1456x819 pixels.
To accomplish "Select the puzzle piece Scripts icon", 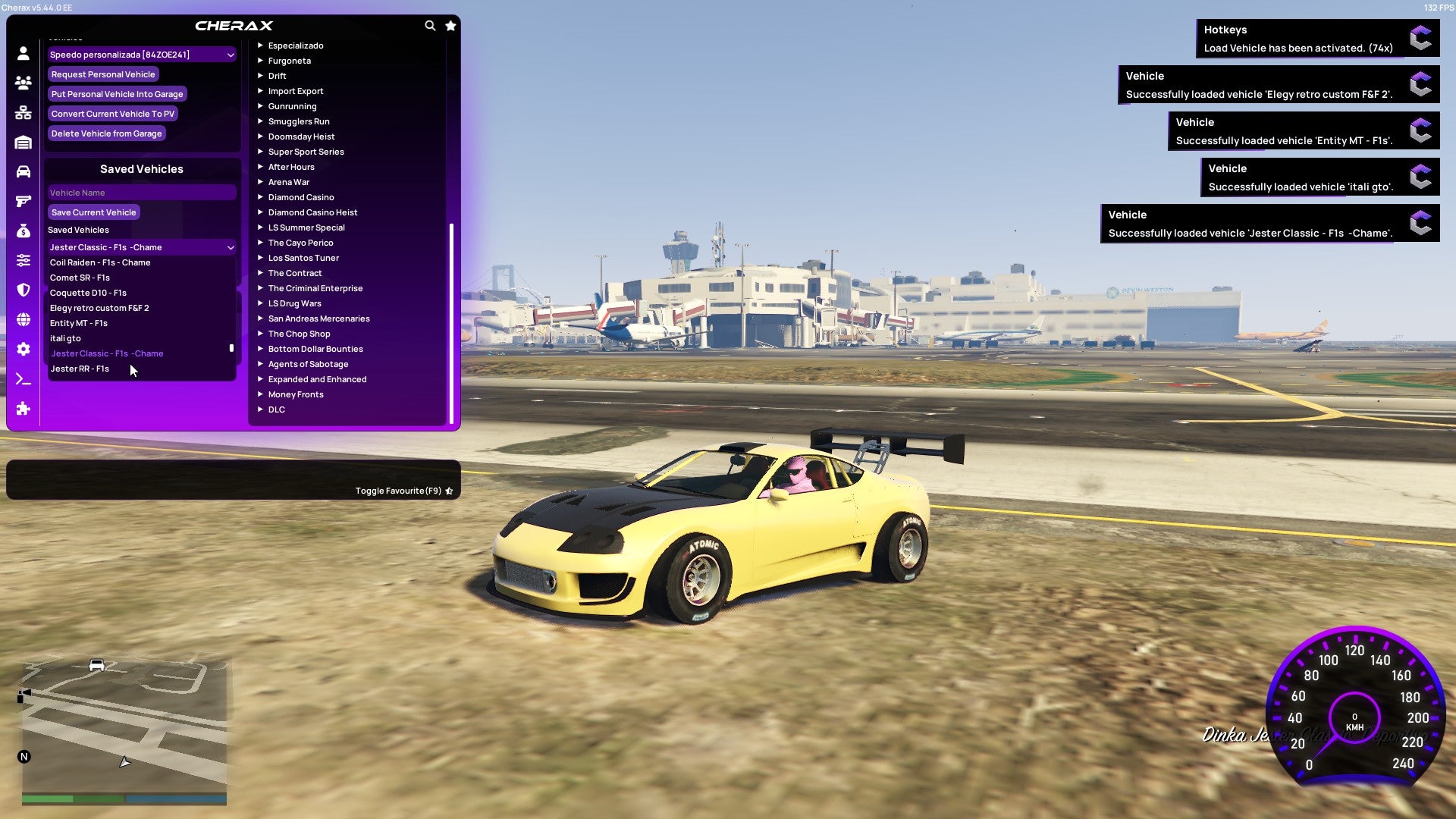I will tap(23, 409).
